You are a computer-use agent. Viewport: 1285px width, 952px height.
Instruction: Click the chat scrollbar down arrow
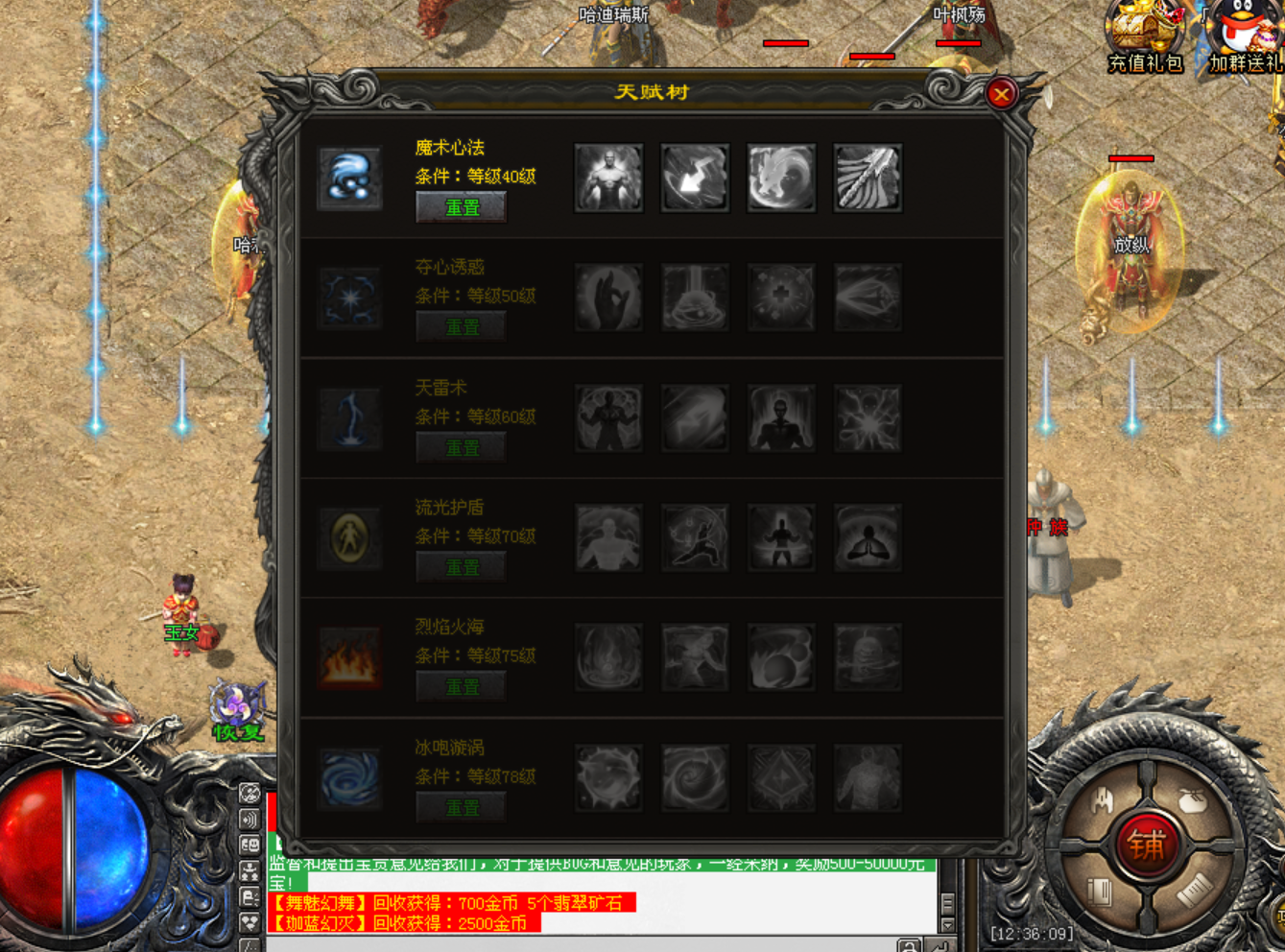[x=947, y=925]
